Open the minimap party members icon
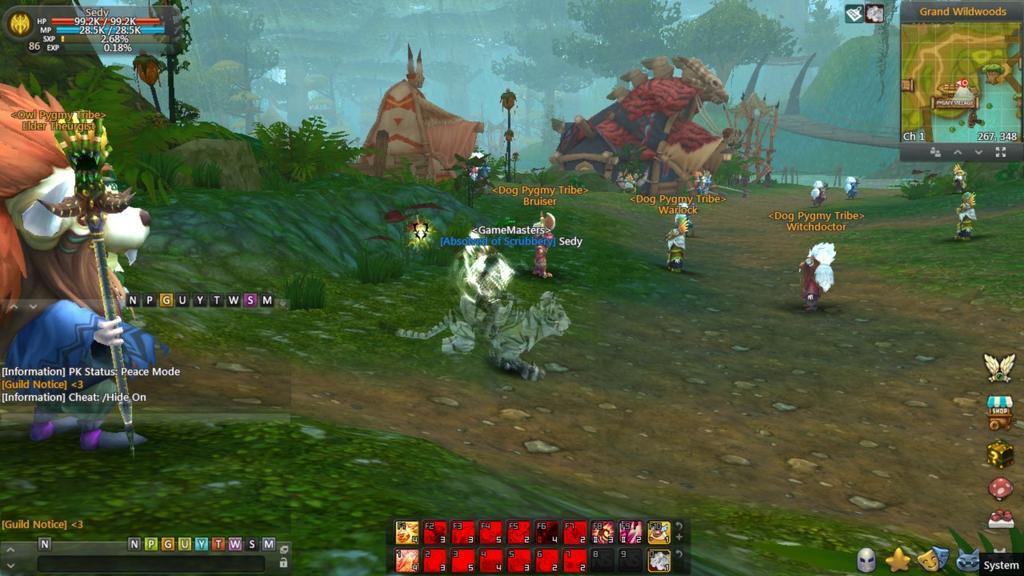 coord(935,152)
